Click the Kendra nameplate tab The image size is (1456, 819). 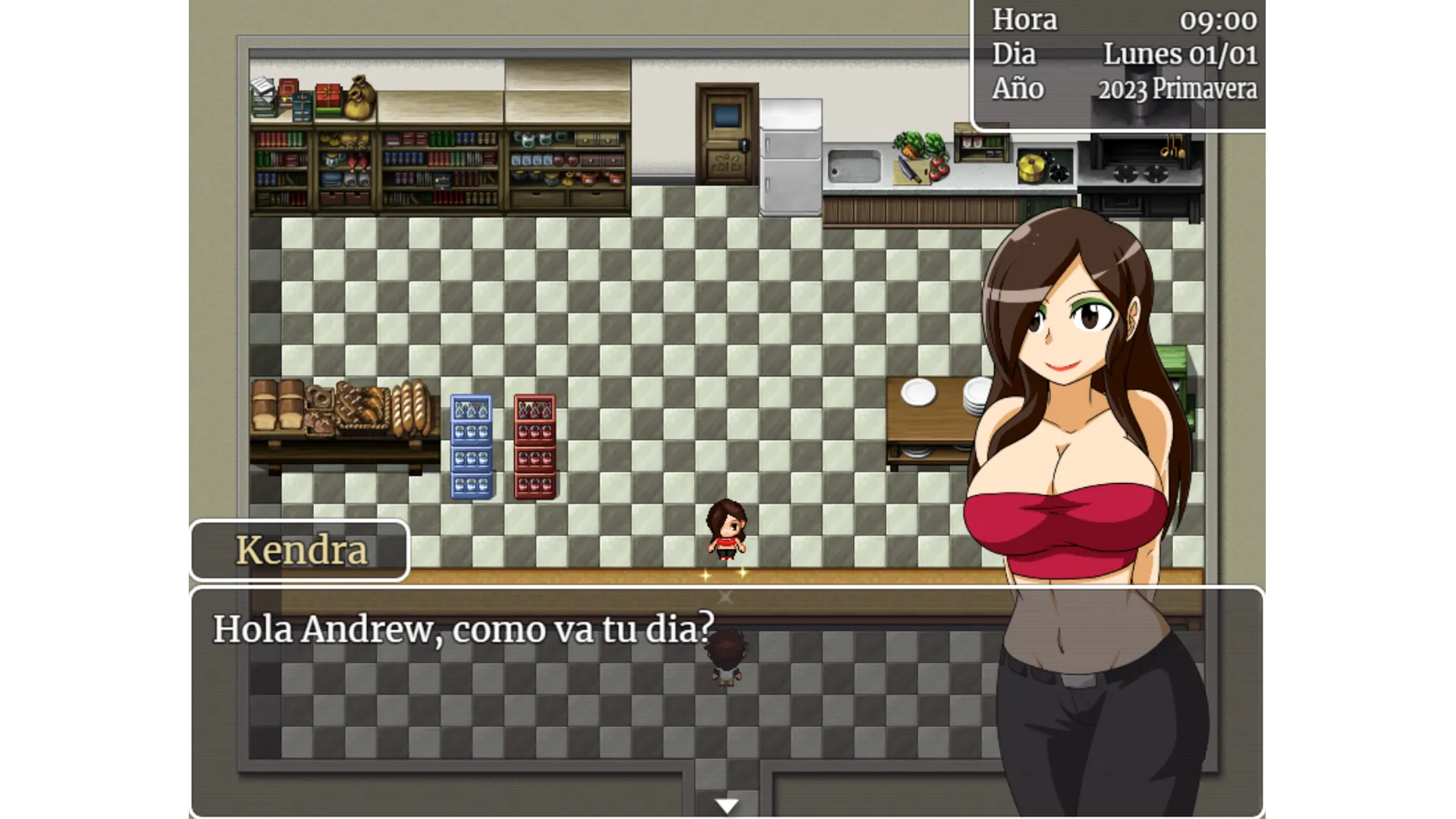coord(300,551)
